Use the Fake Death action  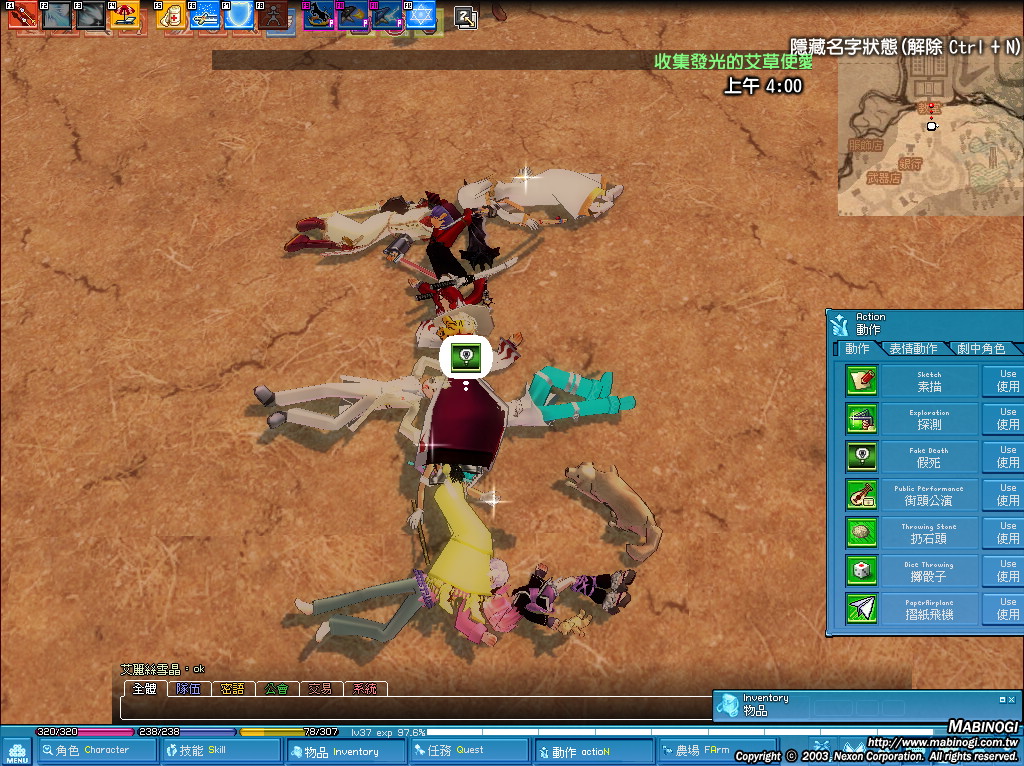1006,457
